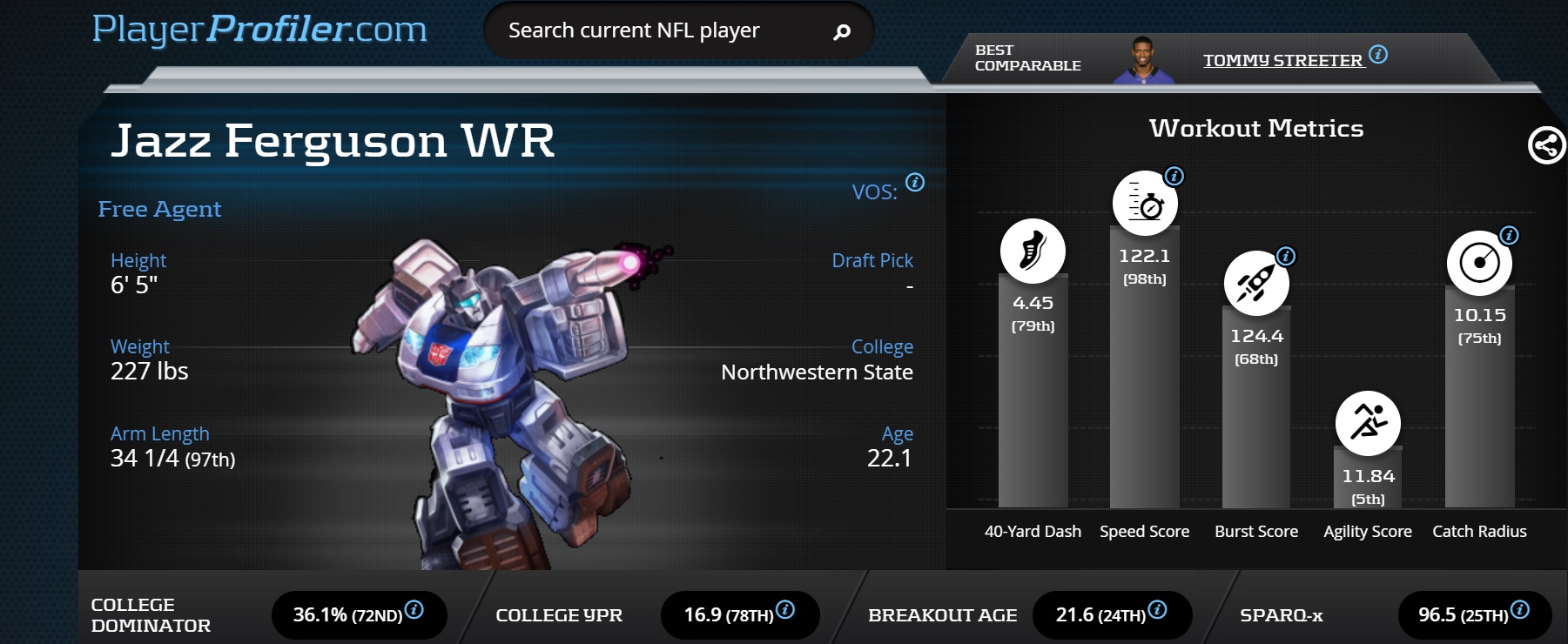Select the 40-Yard Dash shoe icon
Screen dimensions: 1568x644
tap(1033, 251)
